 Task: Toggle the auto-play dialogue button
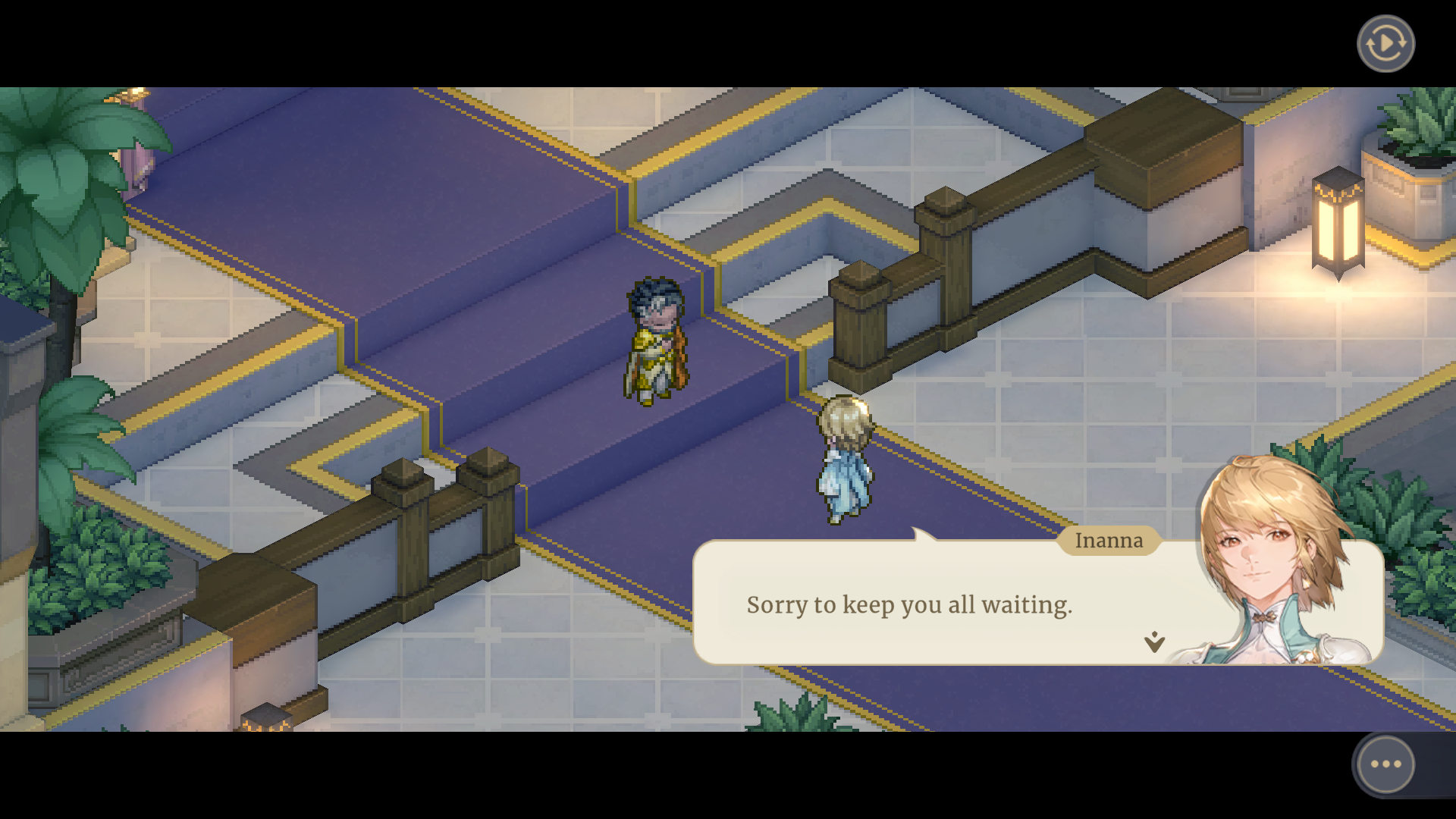(1385, 44)
